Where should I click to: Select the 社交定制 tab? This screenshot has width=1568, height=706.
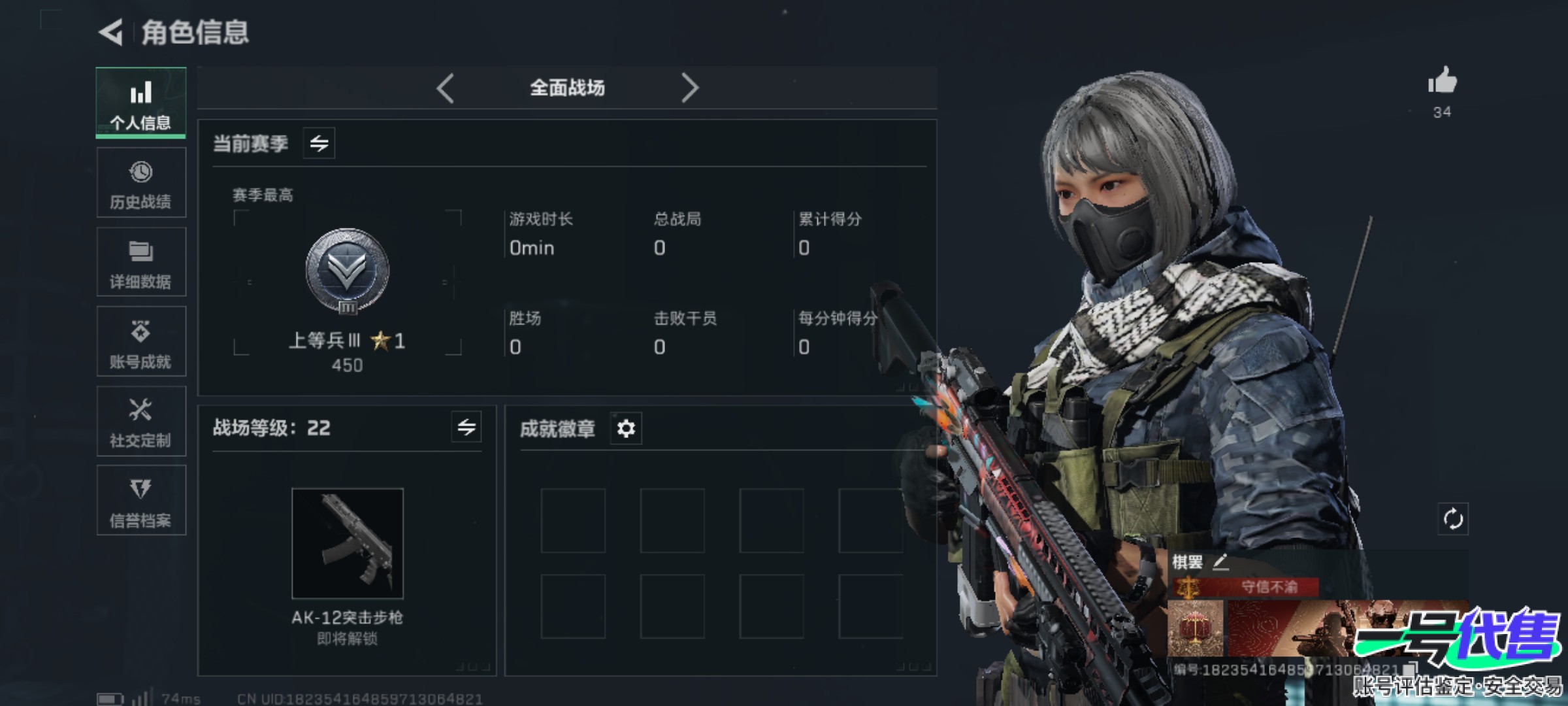[141, 422]
